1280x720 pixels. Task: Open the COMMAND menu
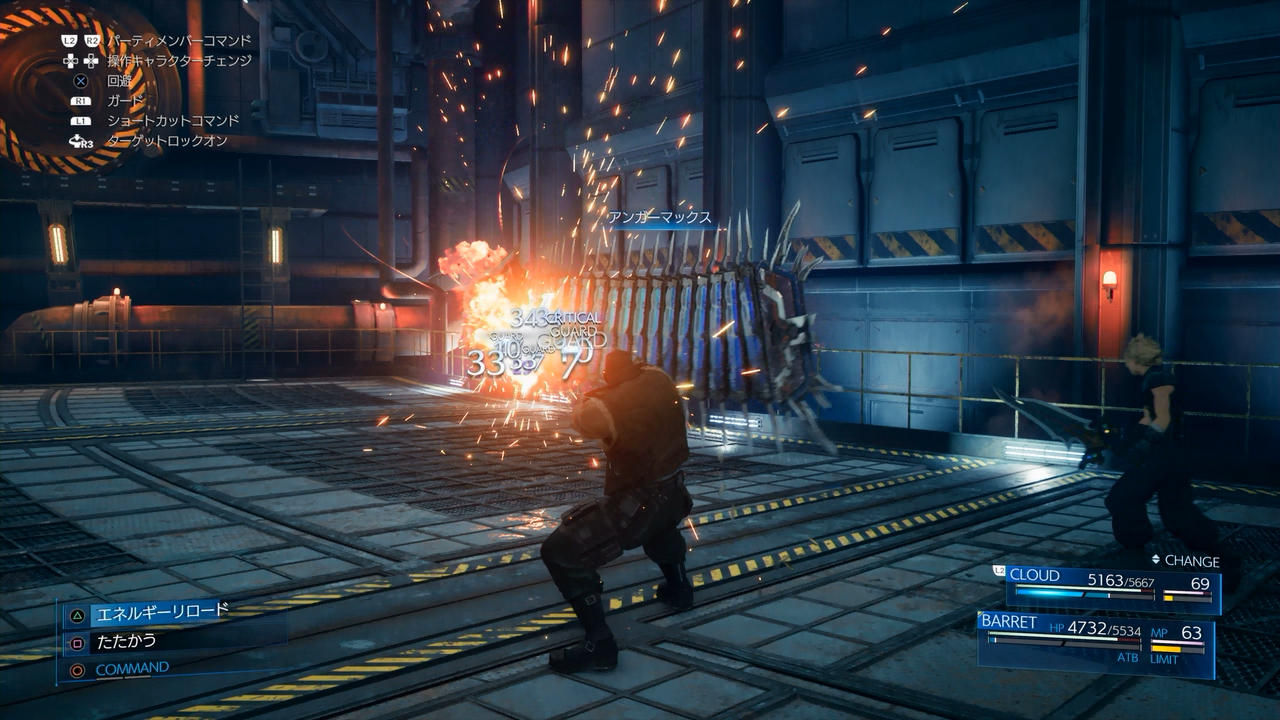[x=132, y=668]
